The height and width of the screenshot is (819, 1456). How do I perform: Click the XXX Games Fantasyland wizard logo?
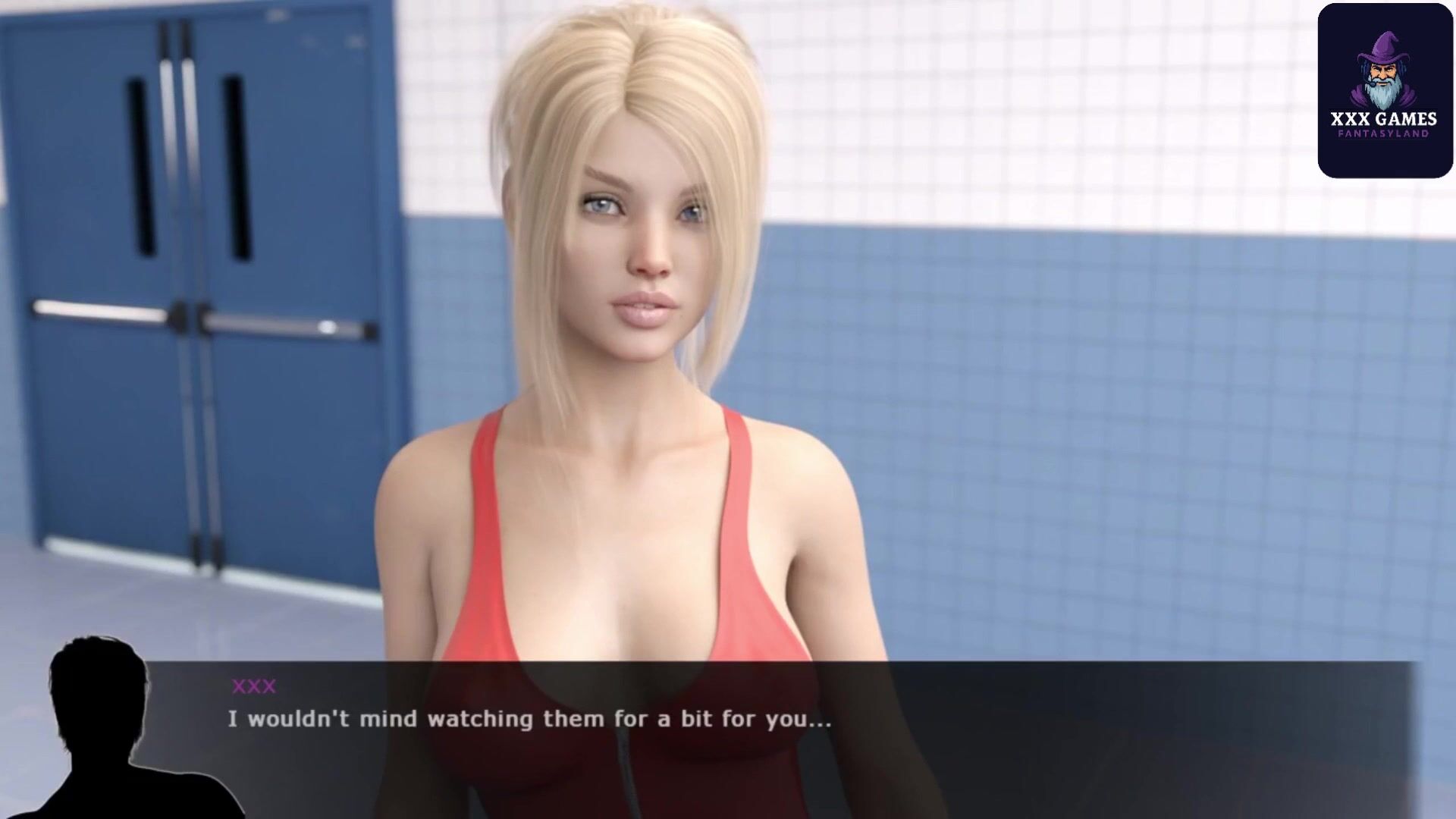(1384, 90)
